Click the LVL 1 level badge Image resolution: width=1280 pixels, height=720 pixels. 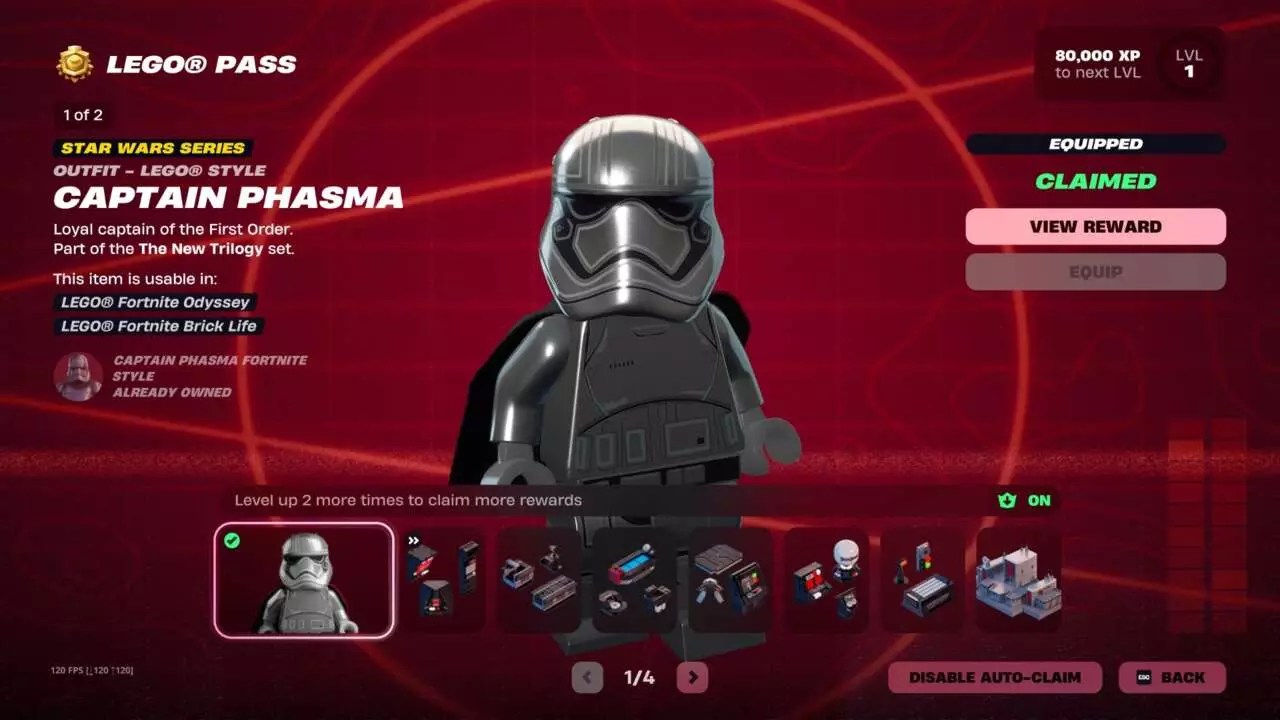point(1188,63)
